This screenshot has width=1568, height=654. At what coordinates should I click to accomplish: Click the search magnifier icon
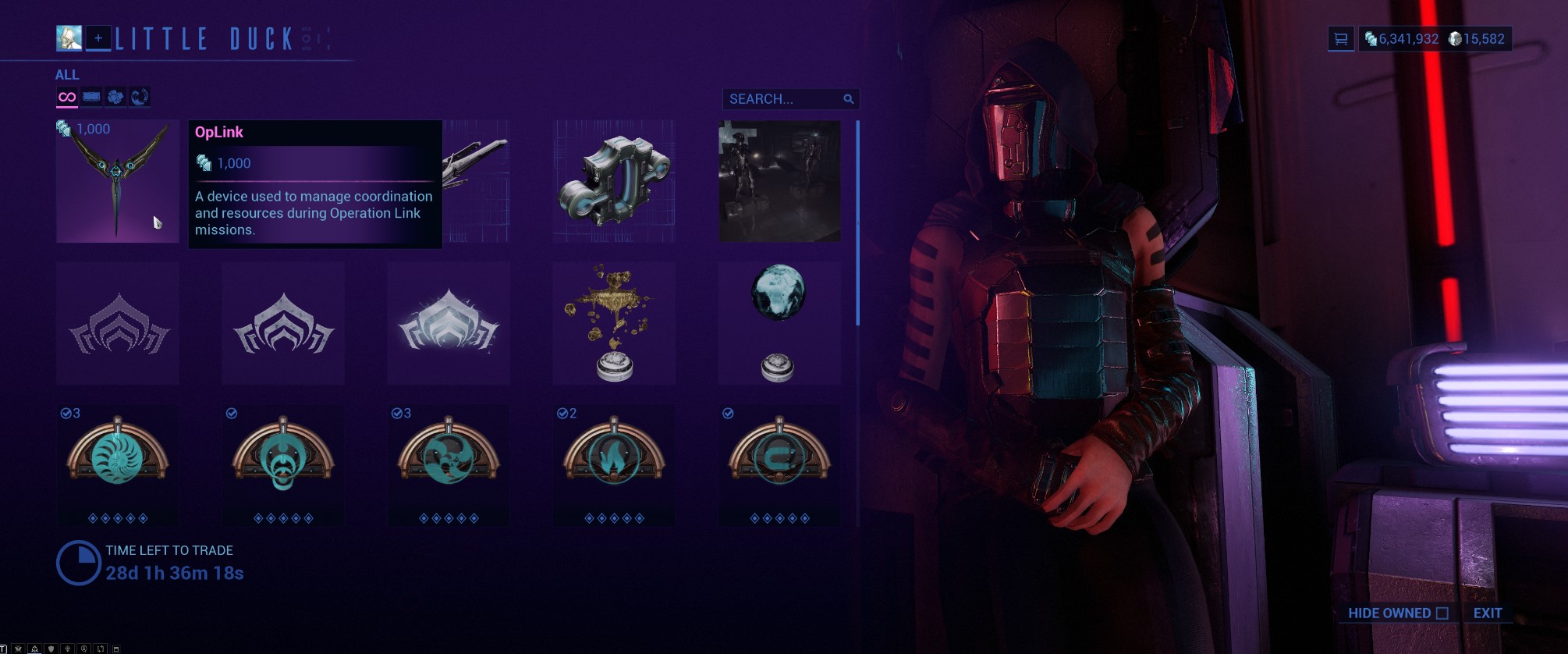849,98
